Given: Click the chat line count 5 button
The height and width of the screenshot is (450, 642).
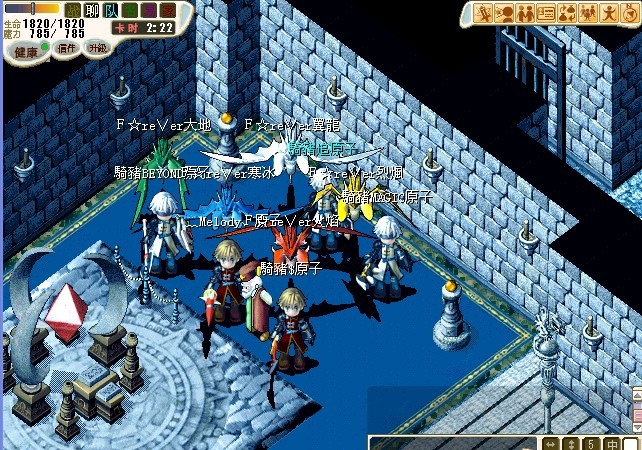Looking at the screenshot, I should tap(591, 443).
